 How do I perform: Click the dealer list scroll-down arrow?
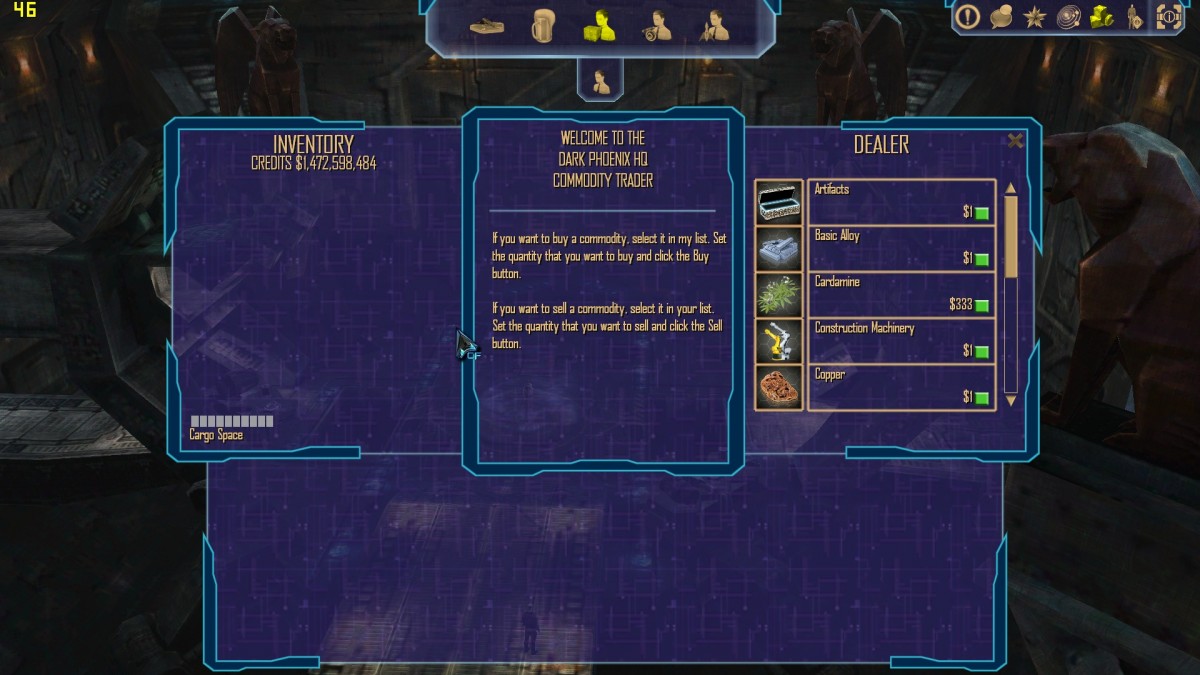click(1010, 400)
